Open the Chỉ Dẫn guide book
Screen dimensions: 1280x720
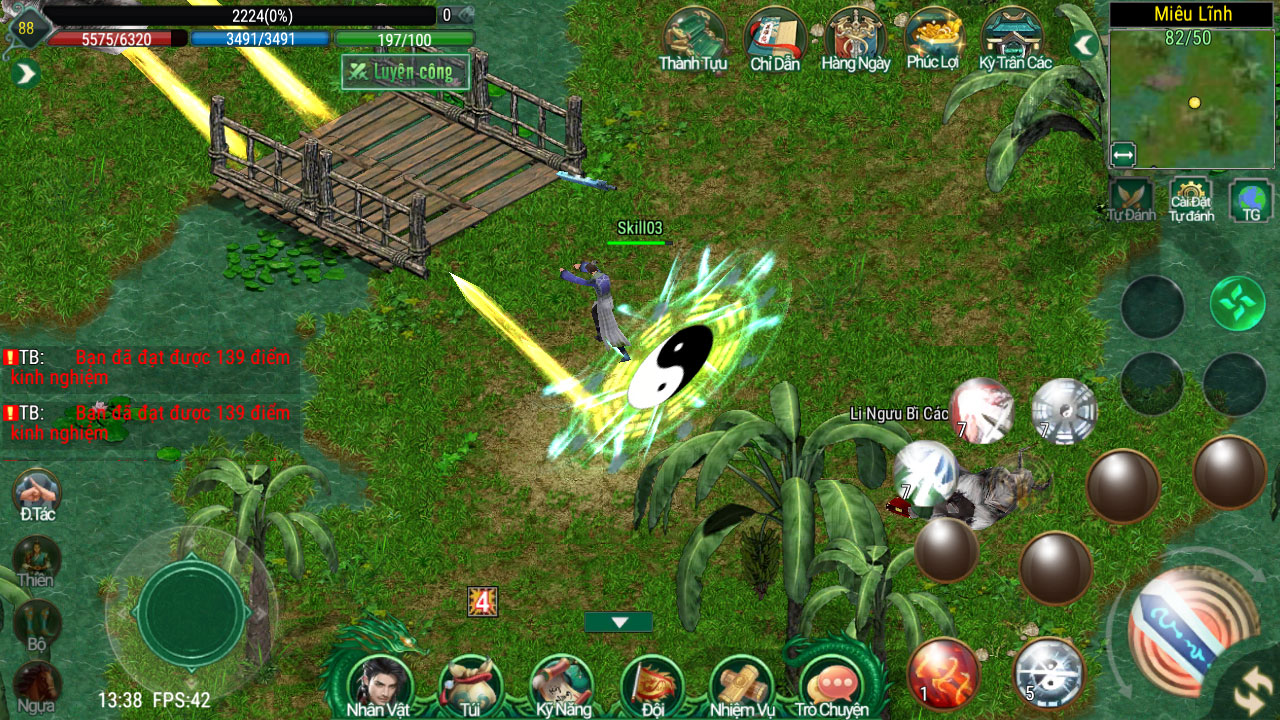(x=775, y=38)
